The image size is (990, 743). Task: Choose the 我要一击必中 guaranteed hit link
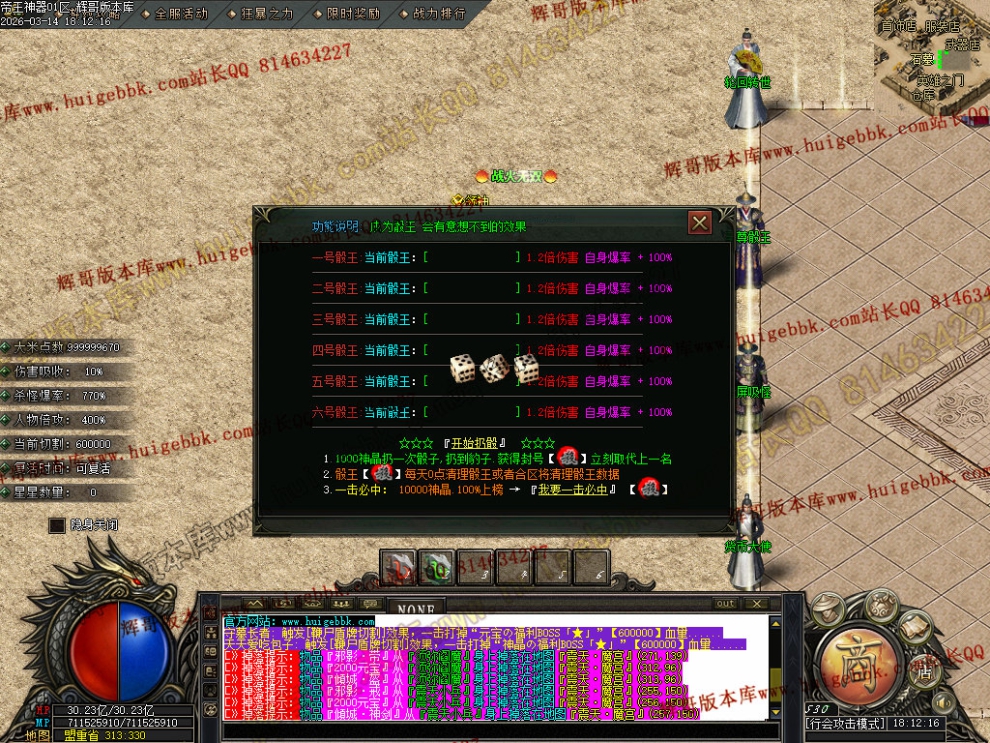tap(573, 490)
